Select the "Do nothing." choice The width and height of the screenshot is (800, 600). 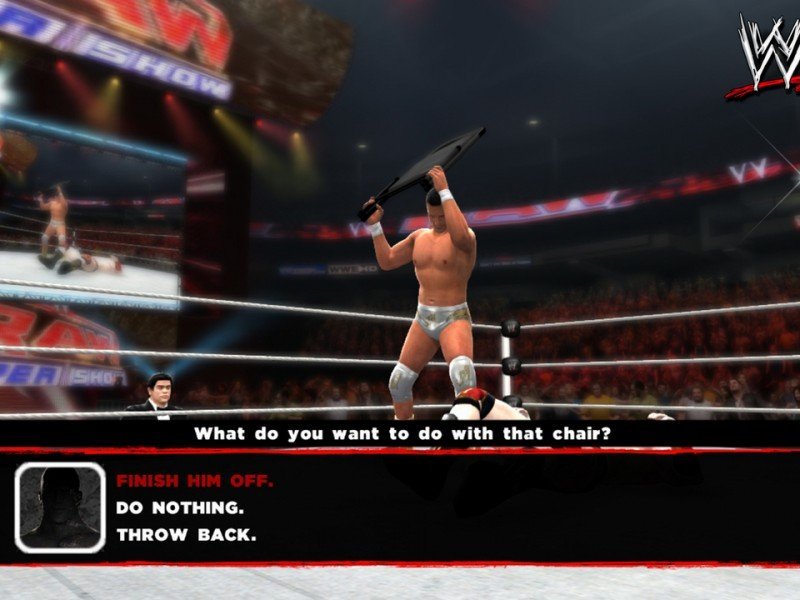(x=180, y=508)
